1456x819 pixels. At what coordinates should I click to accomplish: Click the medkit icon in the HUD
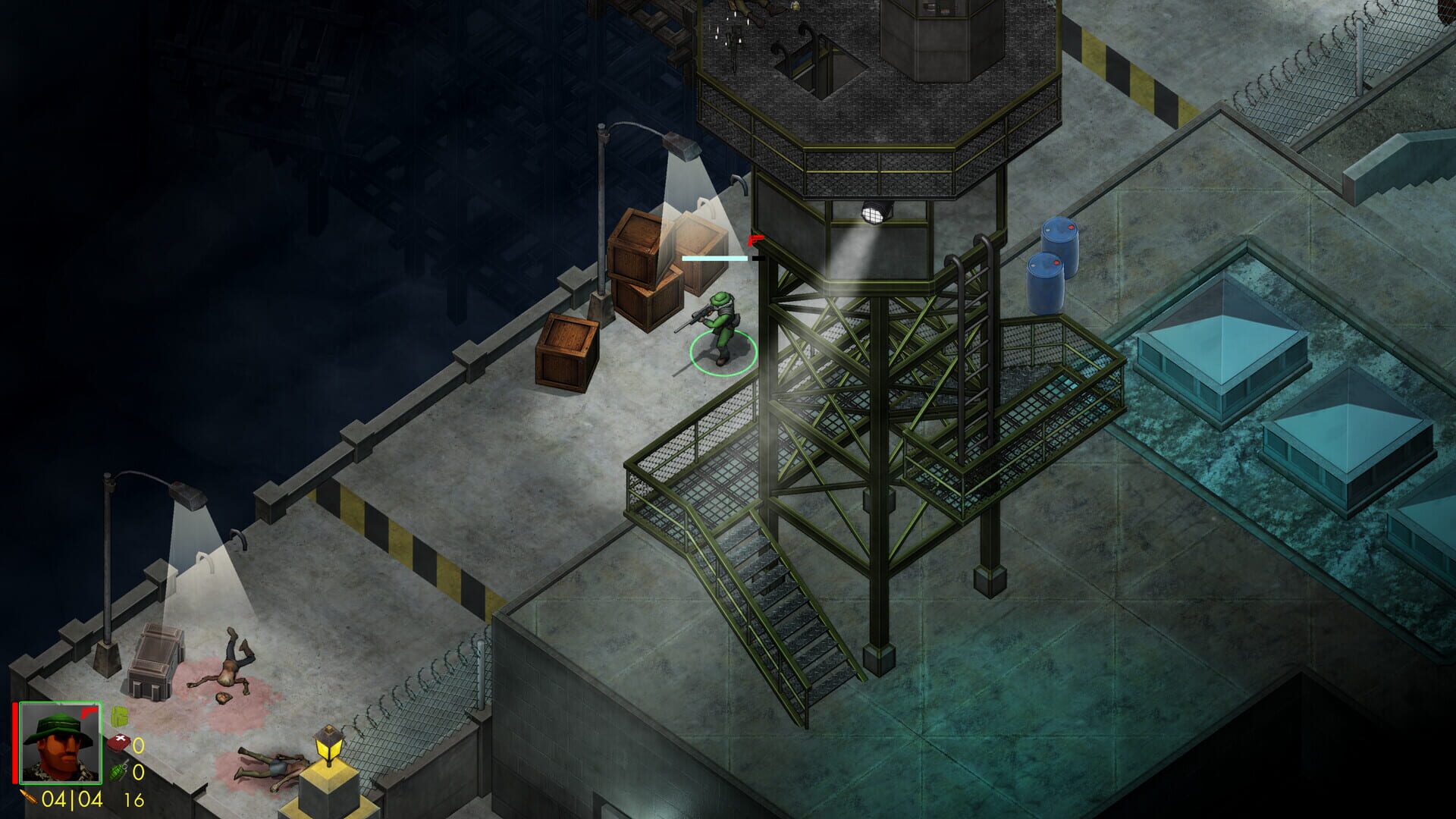(120, 742)
